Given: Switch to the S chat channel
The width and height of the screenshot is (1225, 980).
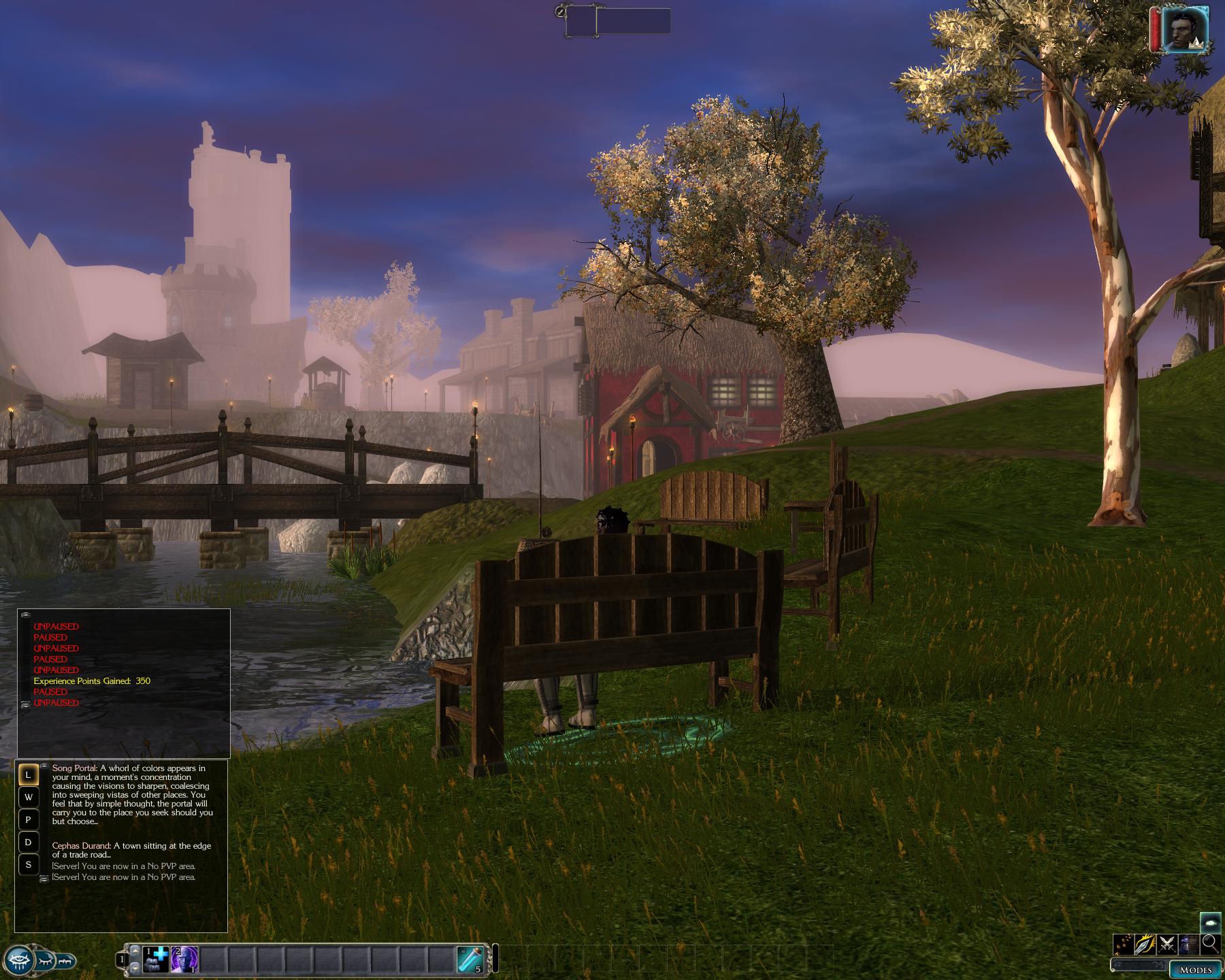Looking at the screenshot, I should pos(28,865).
